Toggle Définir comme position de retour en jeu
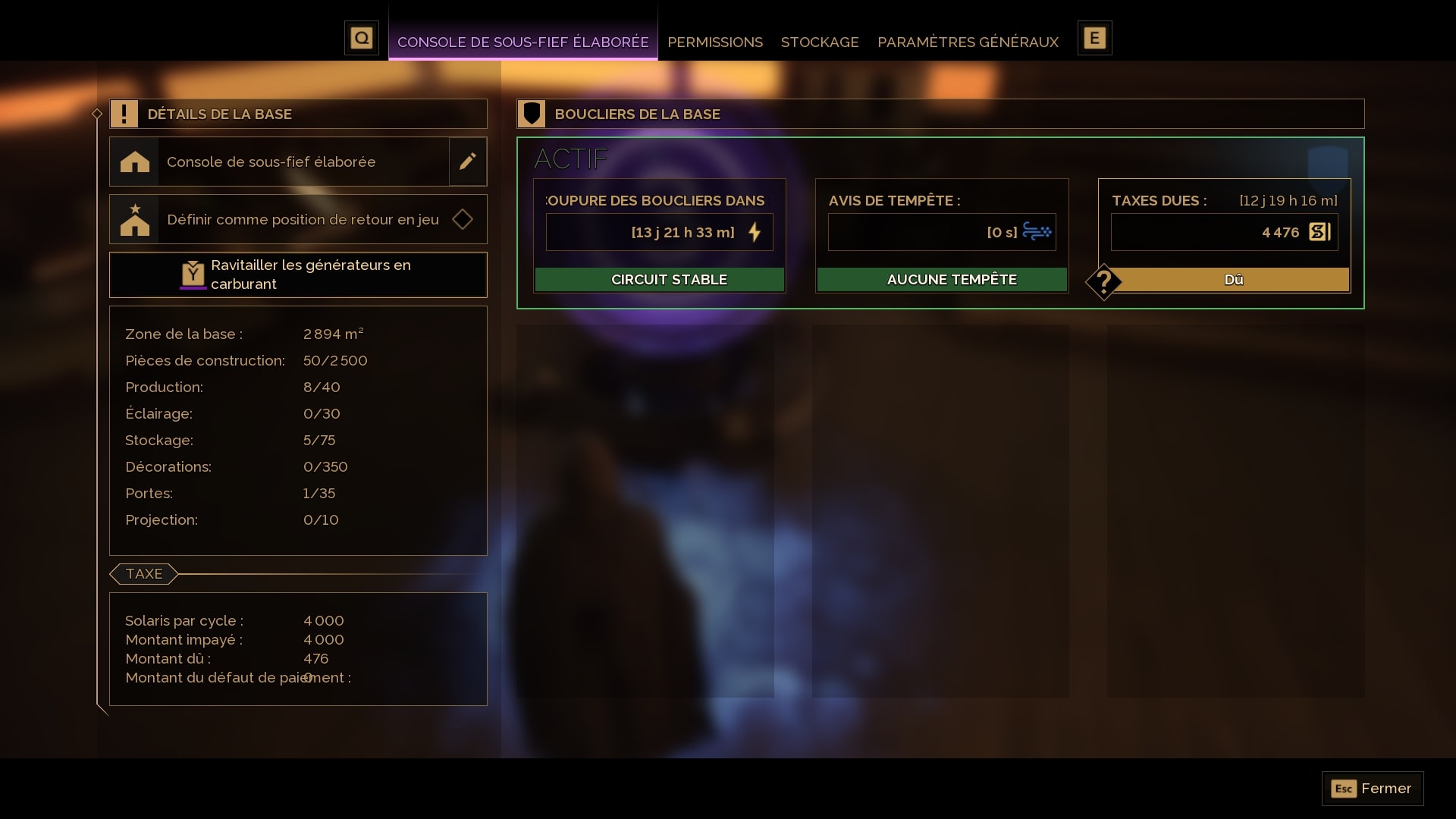1456x819 pixels. tap(462, 220)
